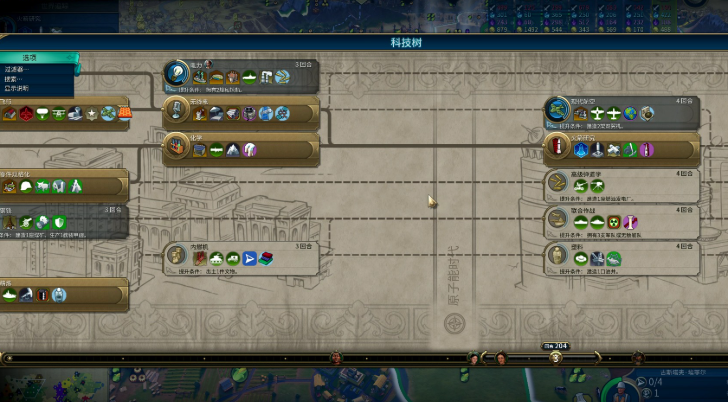Click the blue arrow icon in Combustion node

pos(250,259)
